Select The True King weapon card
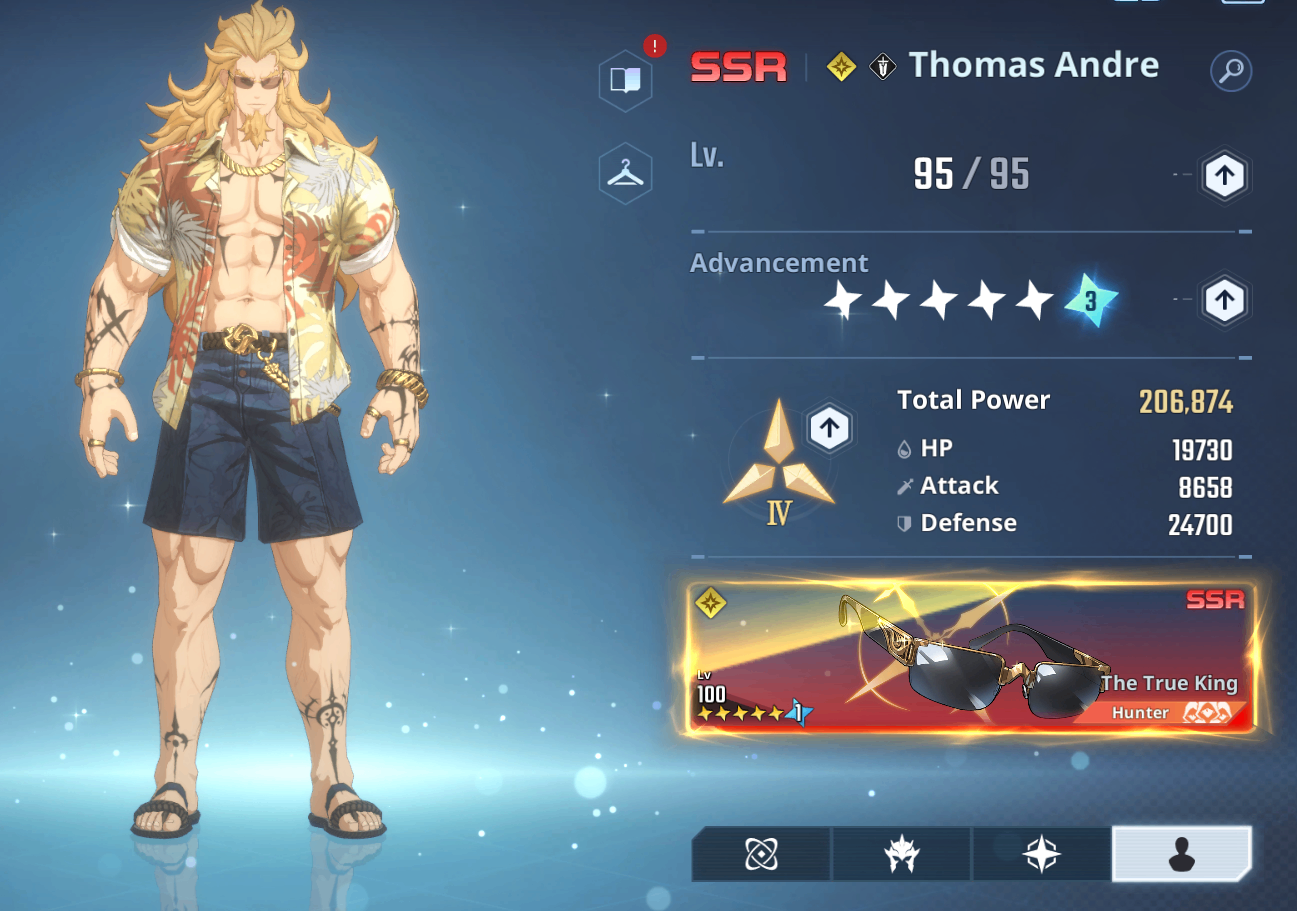Viewport: 1297px width, 911px height. click(970, 658)
